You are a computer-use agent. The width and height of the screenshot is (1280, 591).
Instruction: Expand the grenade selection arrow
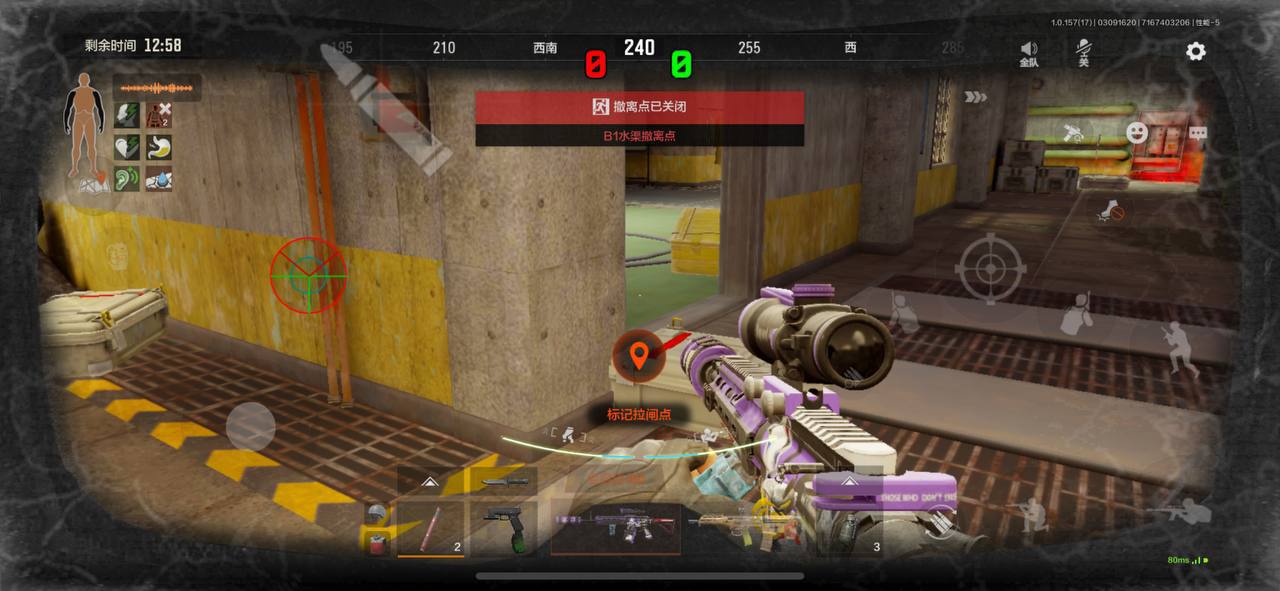click(x=849, y=481)
